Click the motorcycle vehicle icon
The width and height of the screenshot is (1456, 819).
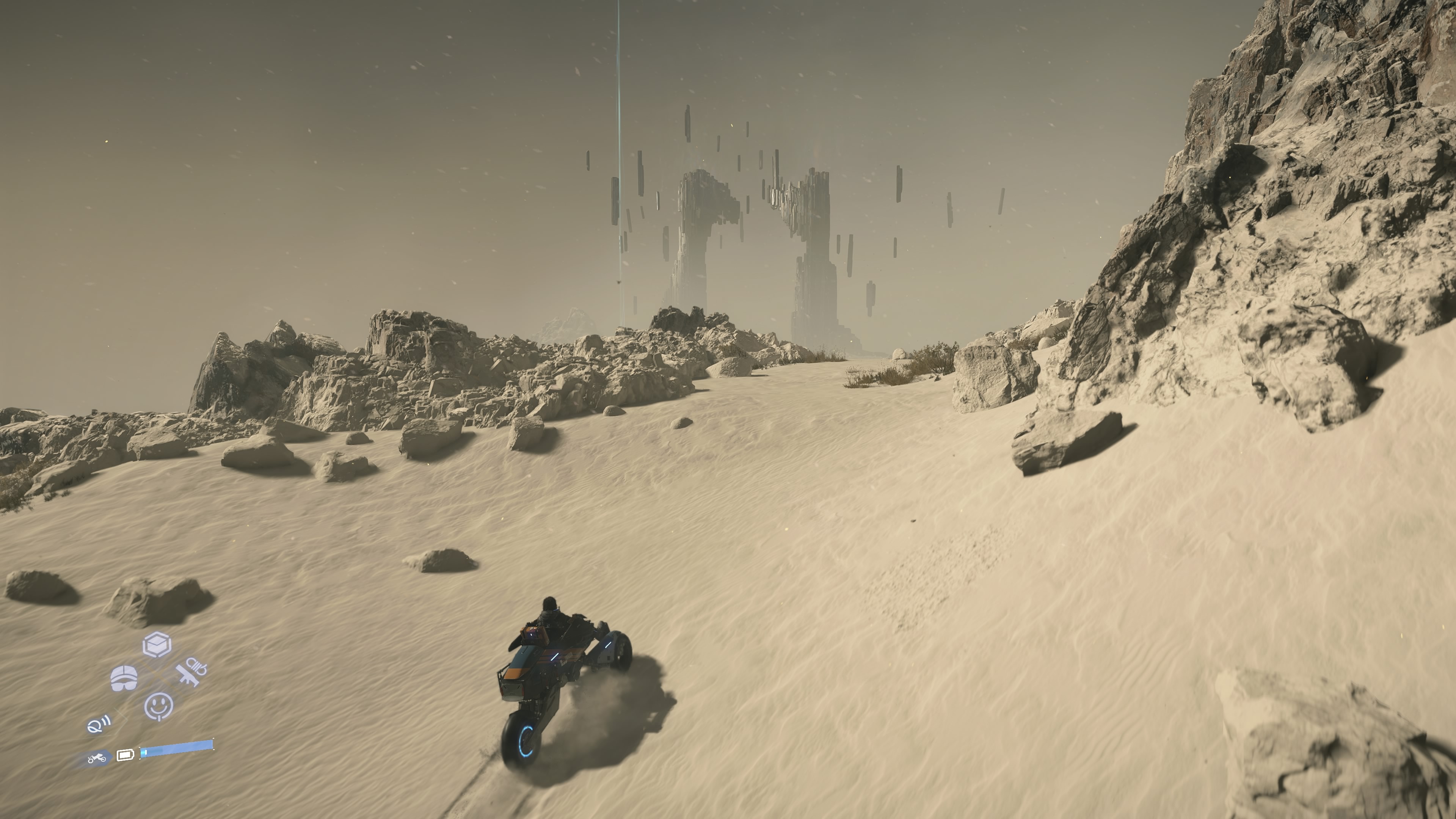coord(97,758)
